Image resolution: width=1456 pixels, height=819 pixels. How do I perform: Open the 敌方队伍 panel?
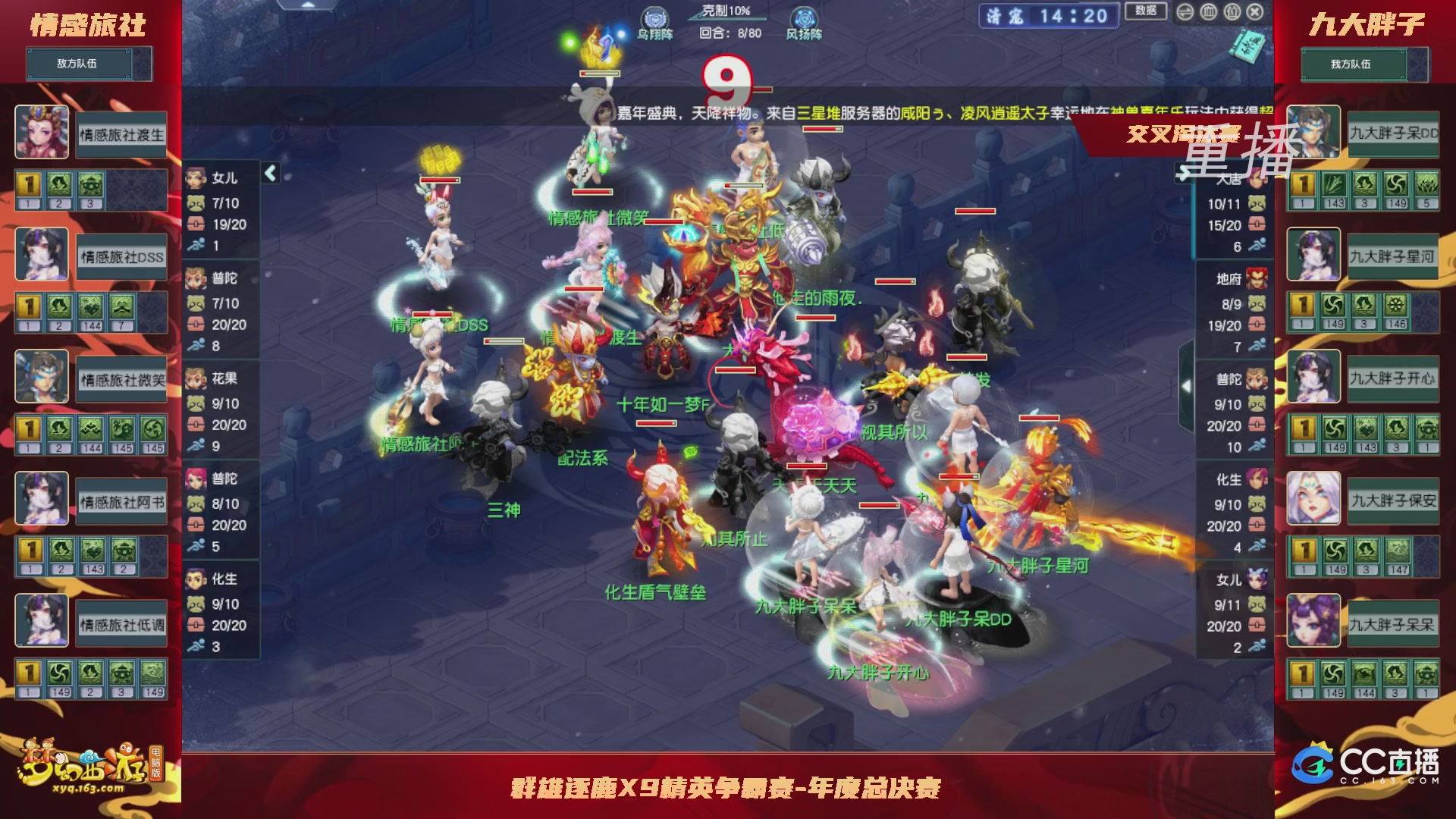pyautogui.click(x=89, y=63)
